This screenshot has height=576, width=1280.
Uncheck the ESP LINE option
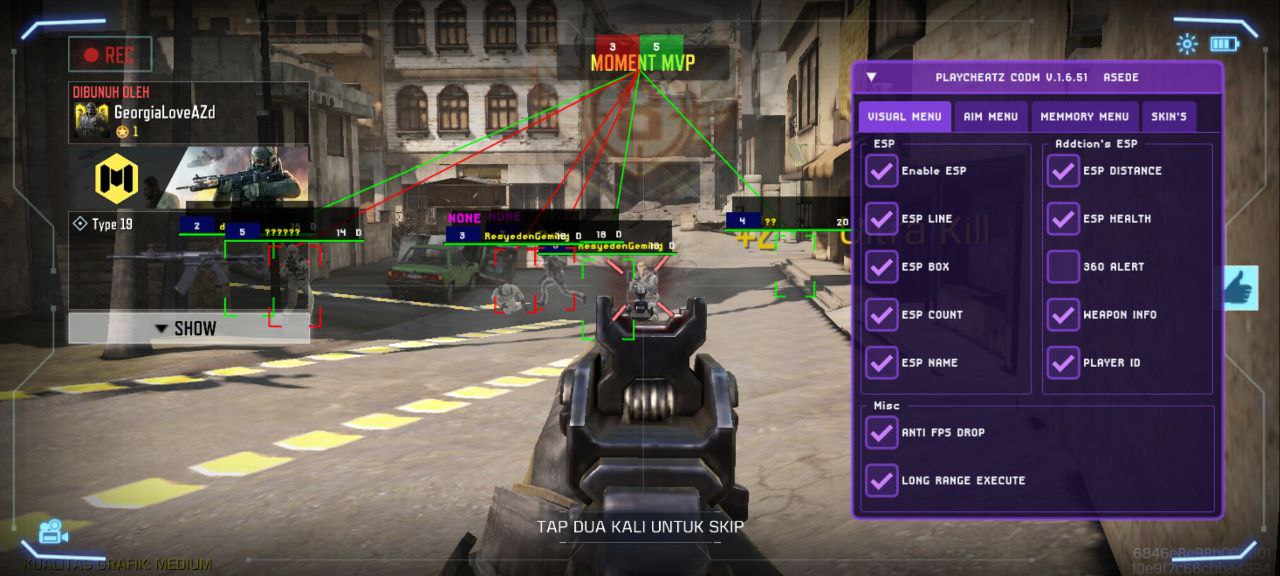coord(881,219)
